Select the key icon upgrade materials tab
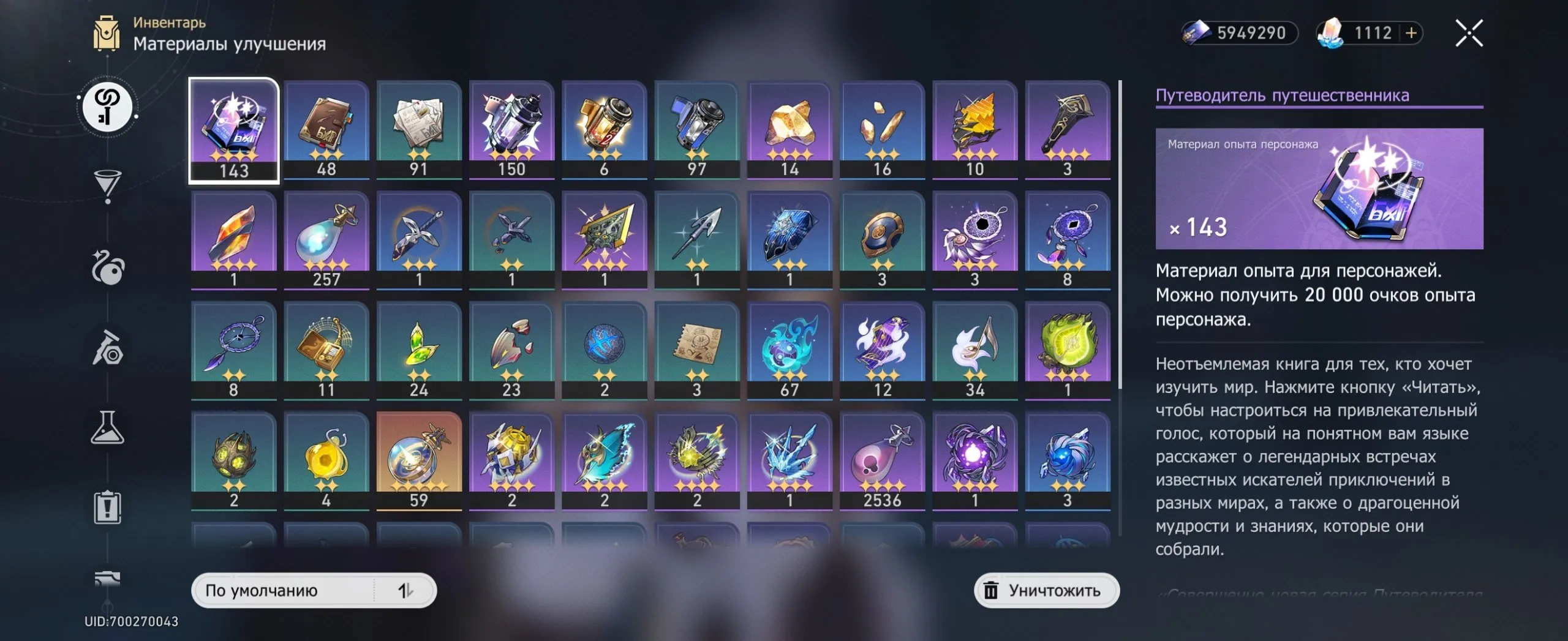Screen dimensions: 1568x641 pyautogui.click(x=107, y=107)
